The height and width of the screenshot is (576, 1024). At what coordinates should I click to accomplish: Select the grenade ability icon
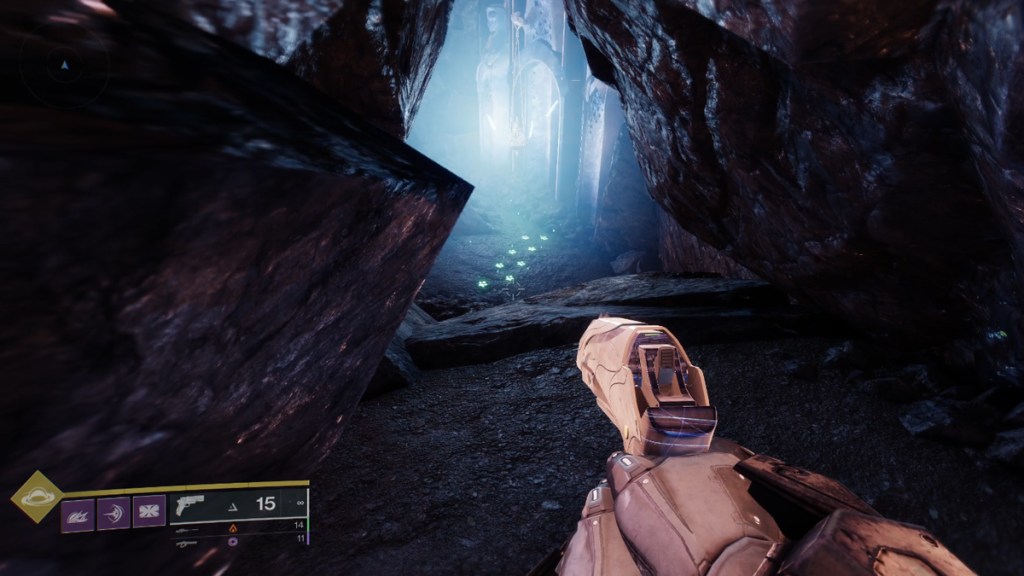77,514
